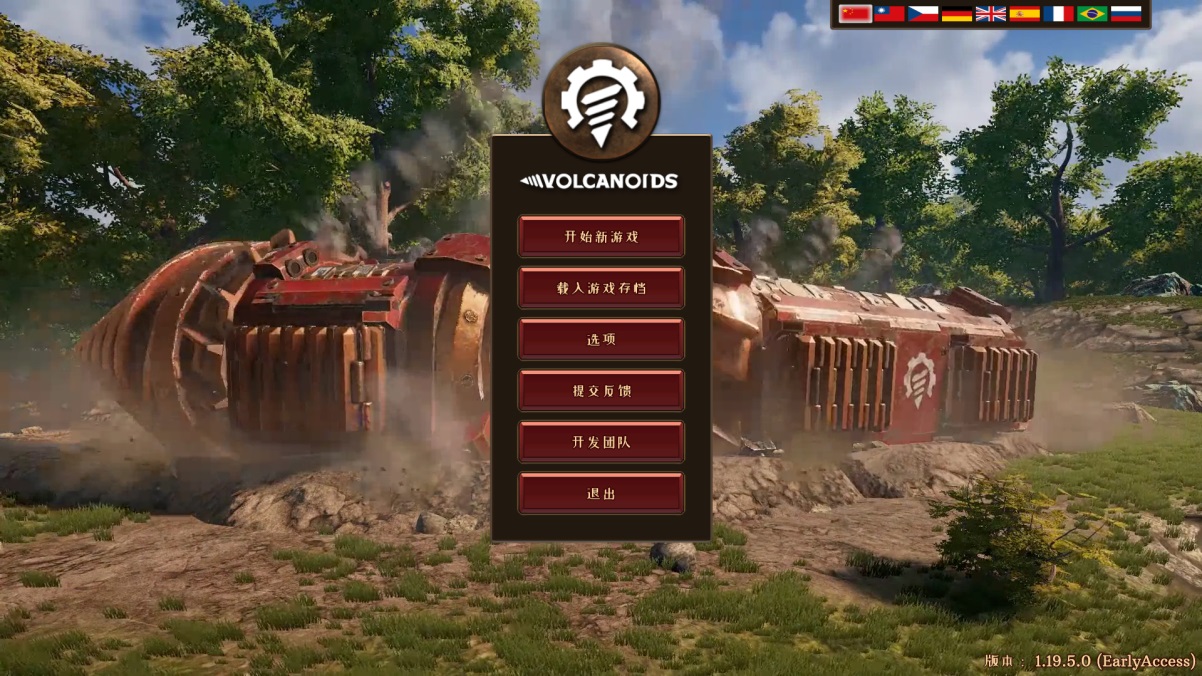Image resolution: width=1202 pixels, height=676 pixels.
Task: Choose the Czech flag language
Action: point(923,14)
